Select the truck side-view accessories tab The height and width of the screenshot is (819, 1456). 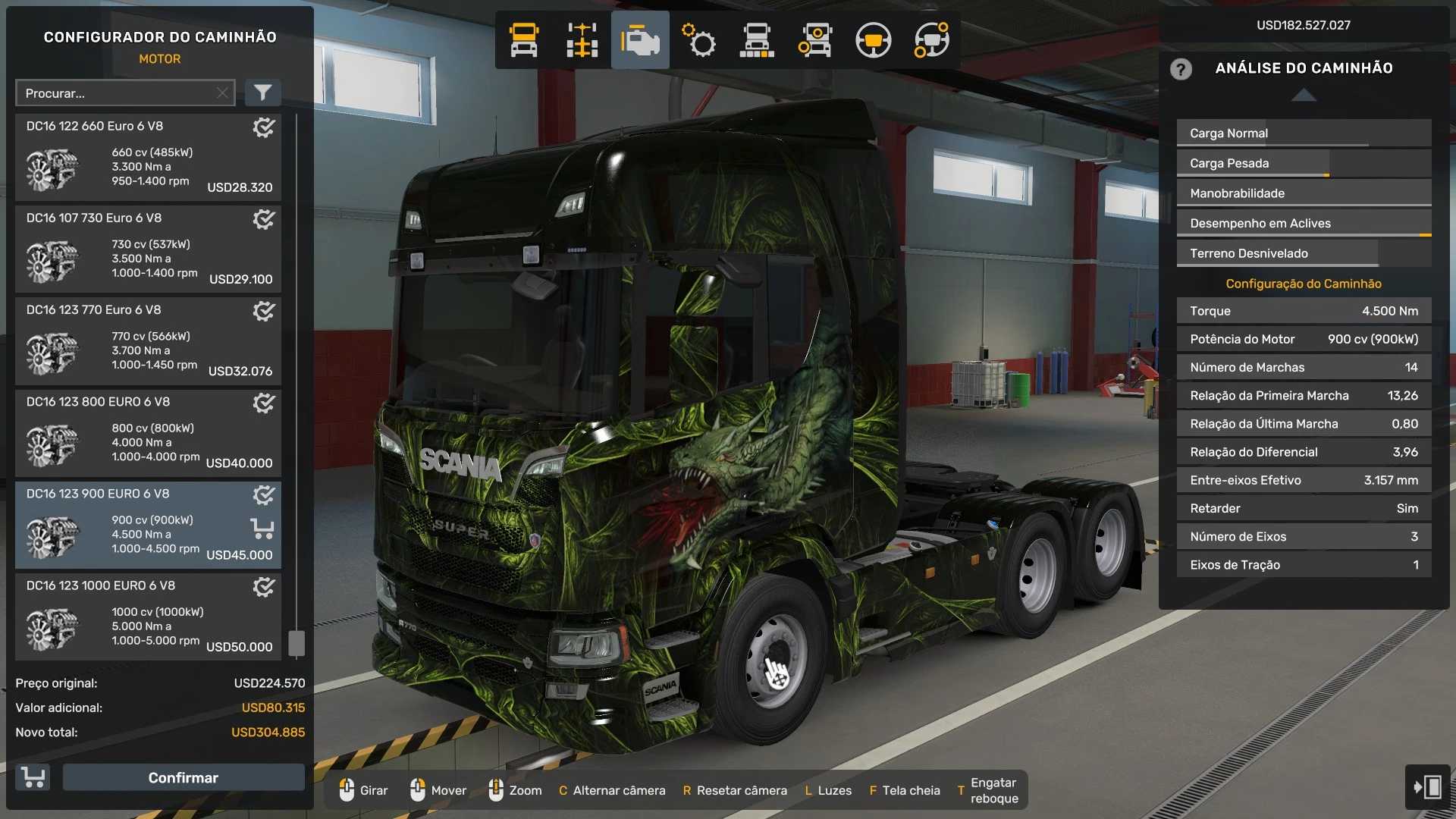[757, 40]
